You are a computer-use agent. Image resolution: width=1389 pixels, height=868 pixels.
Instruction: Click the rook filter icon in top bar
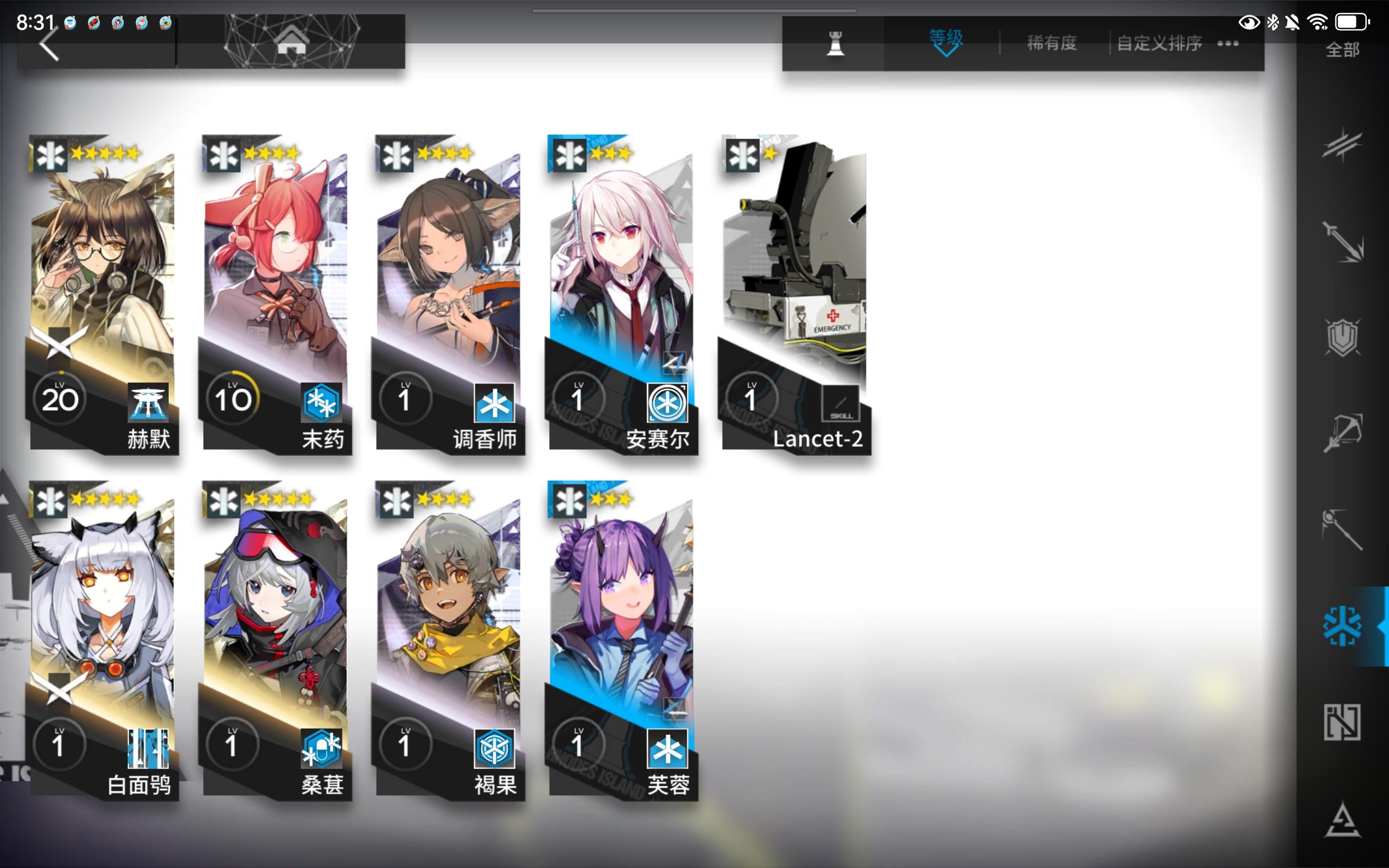tap(837, 43)
